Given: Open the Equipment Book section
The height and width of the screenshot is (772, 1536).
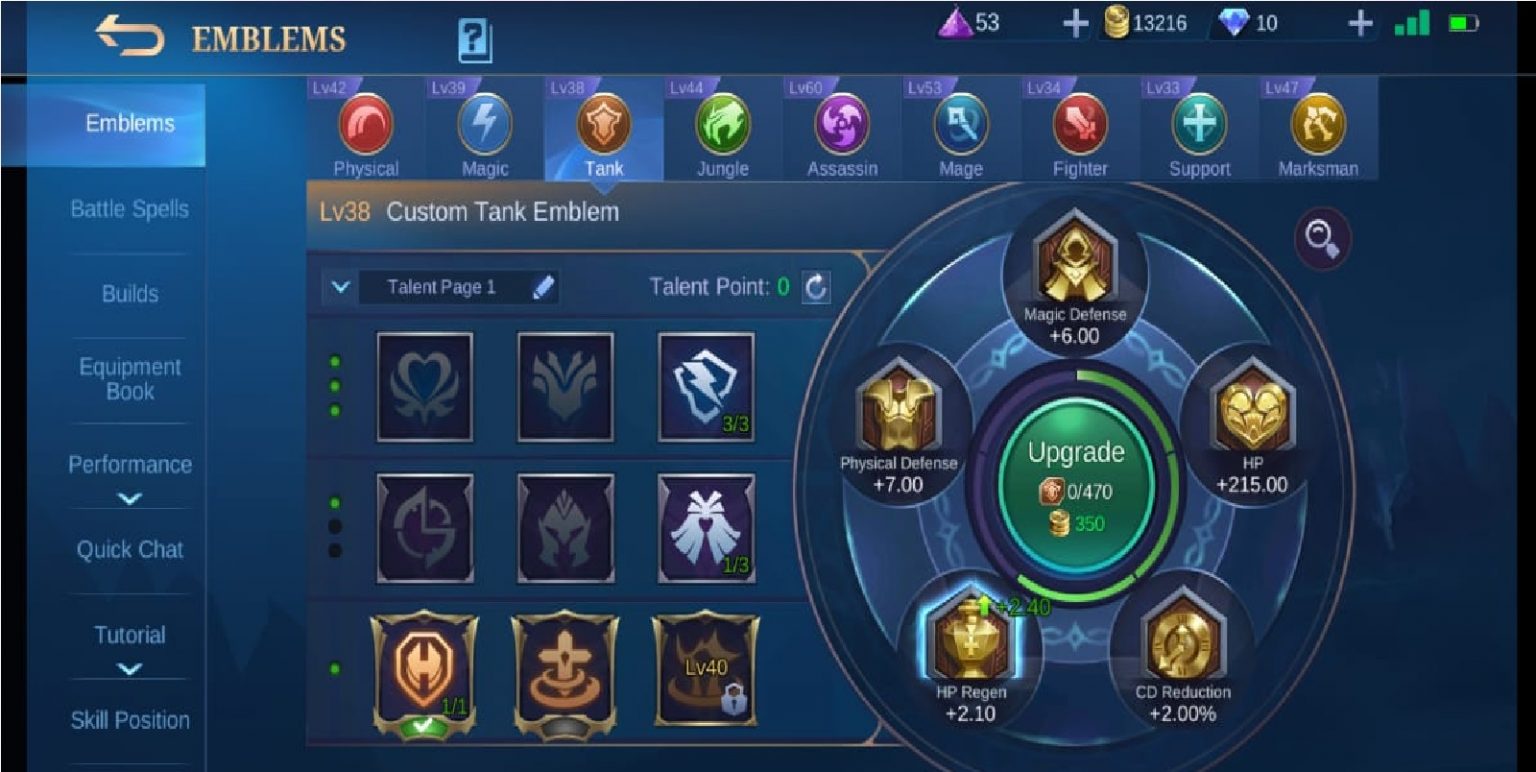Looking at the screenshot, I should tap(128, 379).
